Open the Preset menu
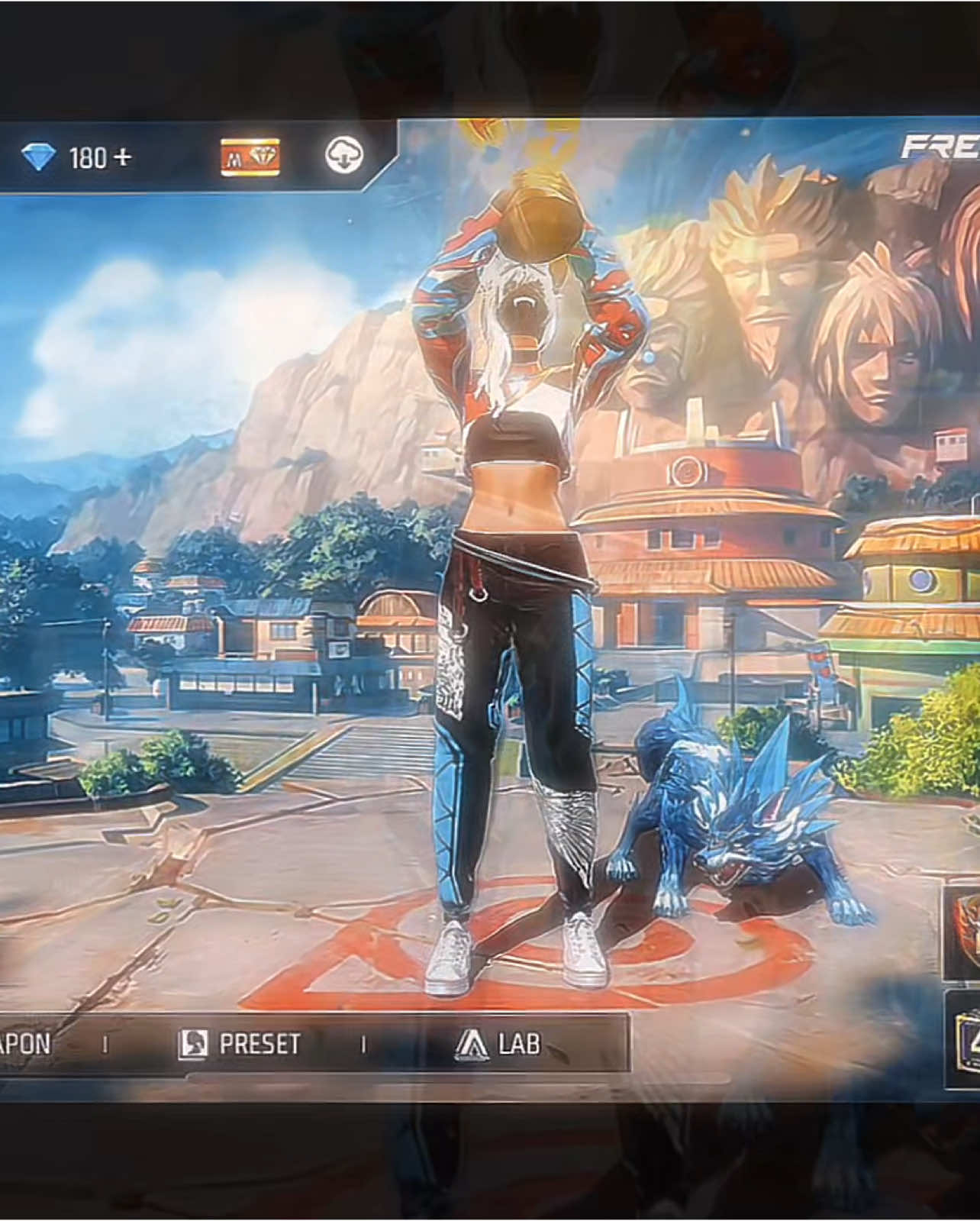Screen dimensions: 980x1221 [x=240, y=1044]
